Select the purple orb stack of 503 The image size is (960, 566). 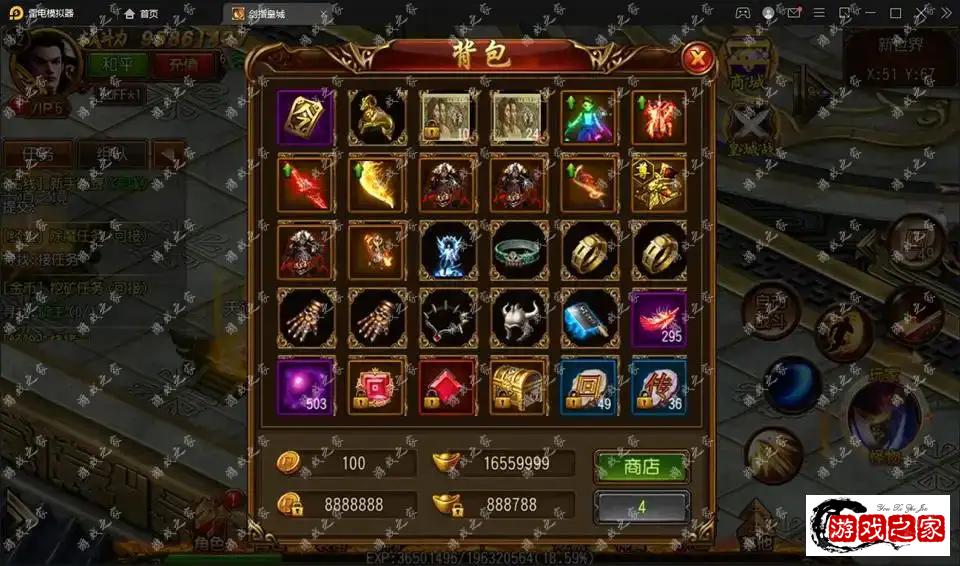[306, 385]
